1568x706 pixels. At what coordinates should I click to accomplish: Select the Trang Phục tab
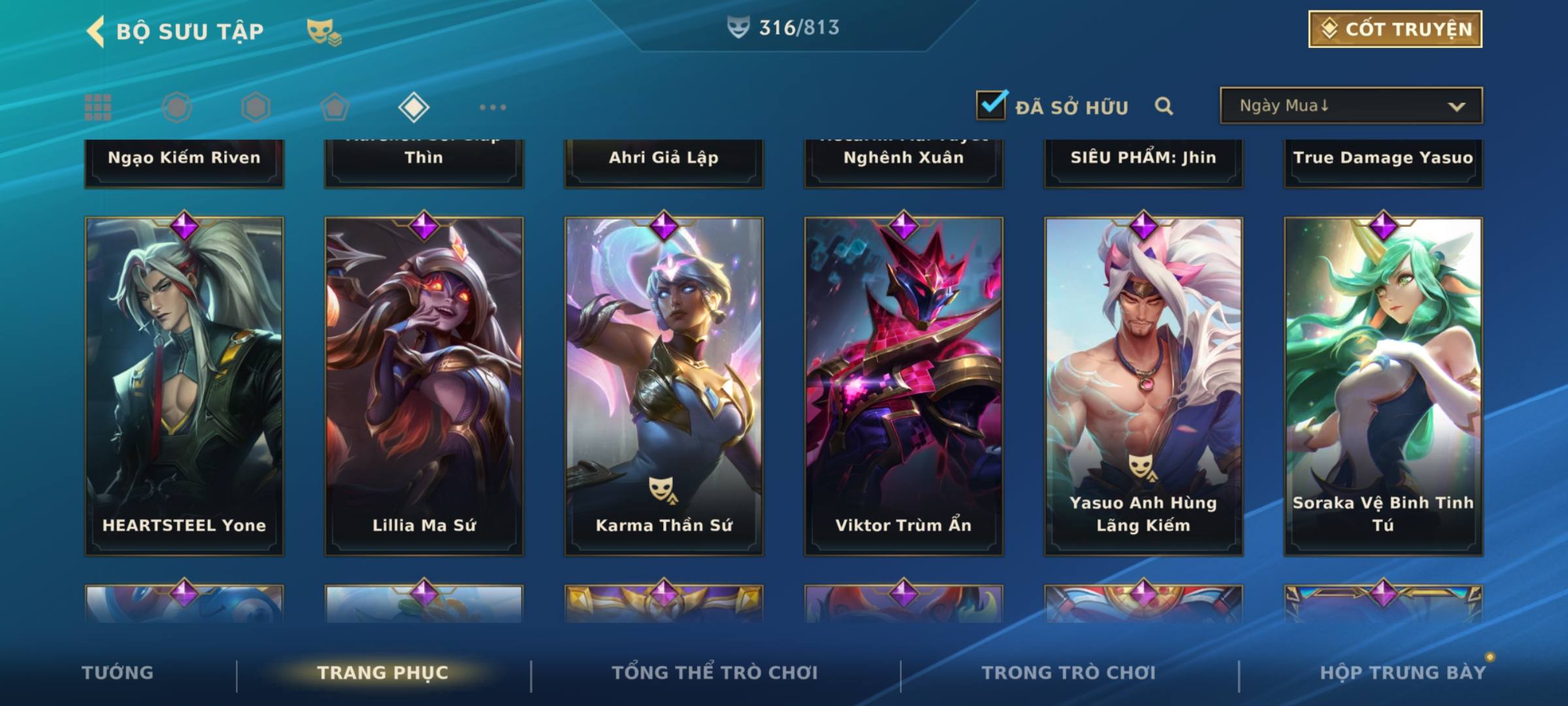383,673
